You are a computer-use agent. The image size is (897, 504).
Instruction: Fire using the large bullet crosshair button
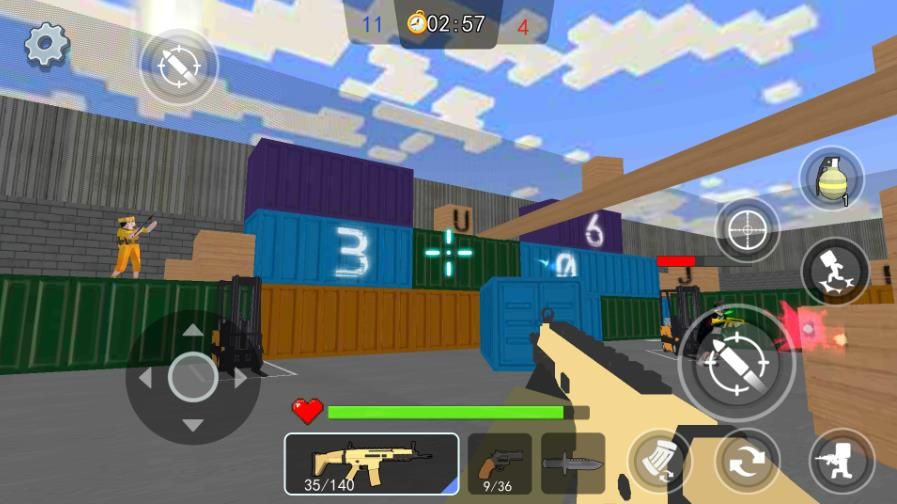point(736,361)
